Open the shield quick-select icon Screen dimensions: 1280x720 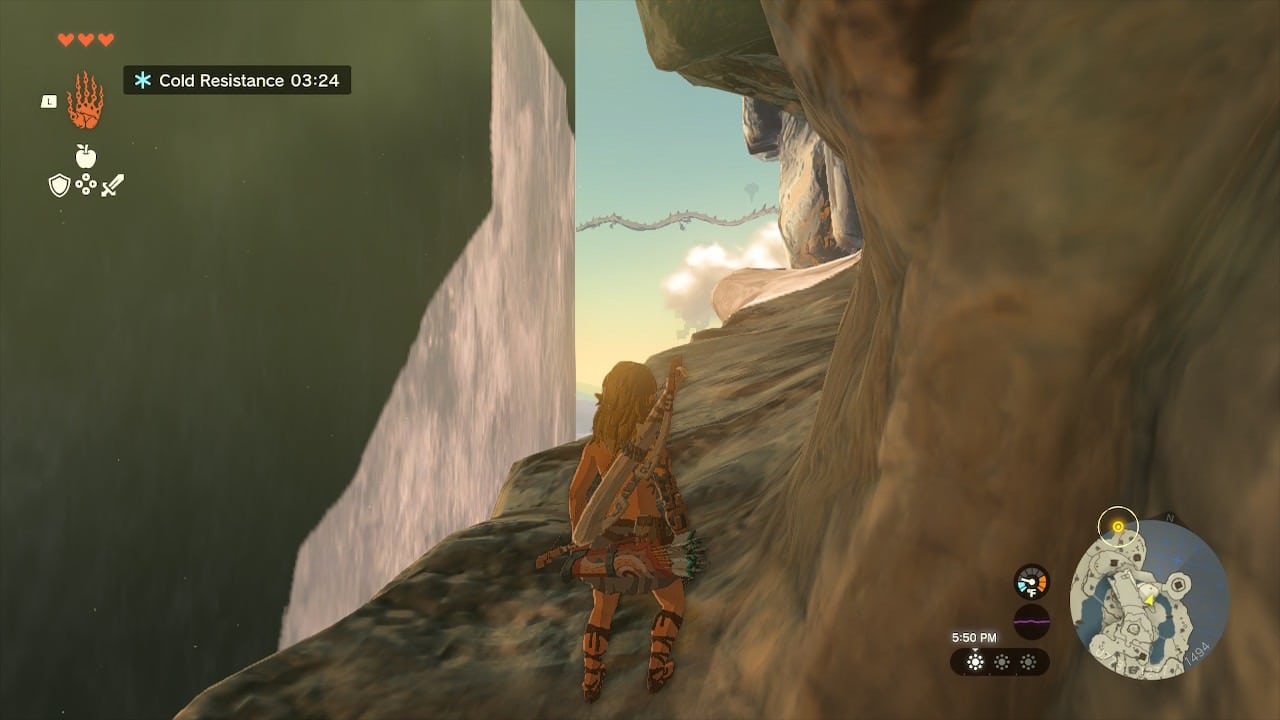click(x=59, y=185)
